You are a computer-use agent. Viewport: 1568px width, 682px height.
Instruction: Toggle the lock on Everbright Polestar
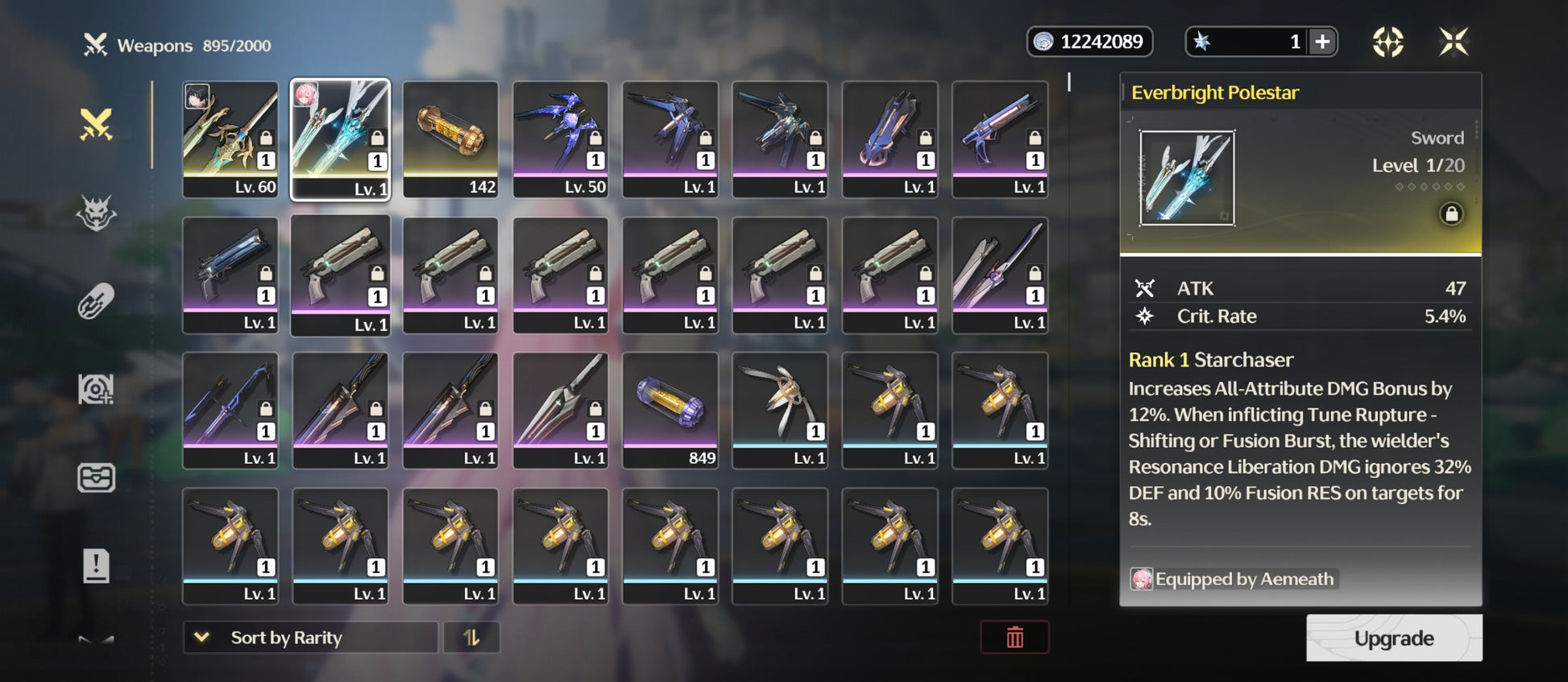1451,214
